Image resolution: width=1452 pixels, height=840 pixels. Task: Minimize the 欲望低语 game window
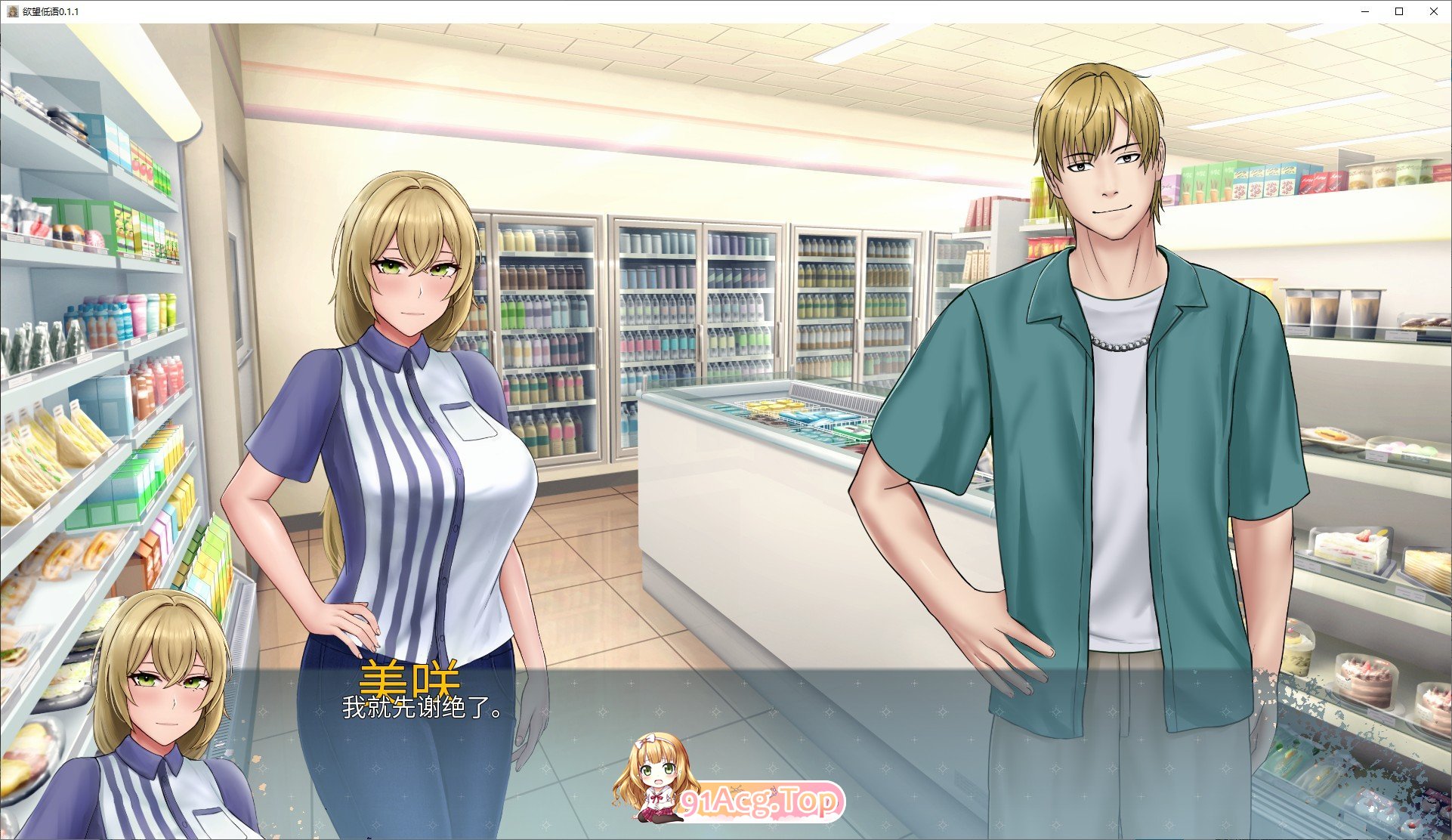click(1364, 11)
